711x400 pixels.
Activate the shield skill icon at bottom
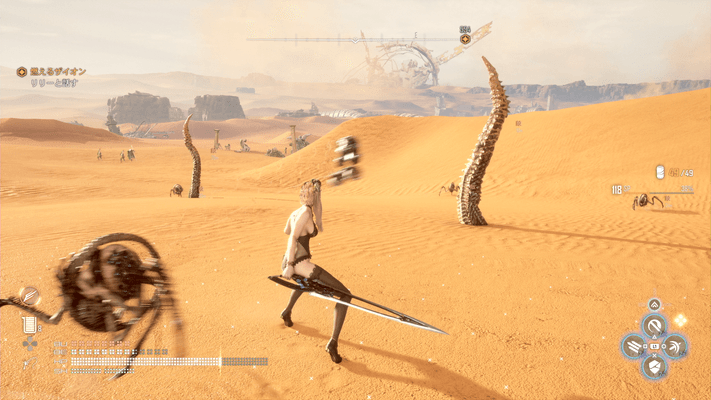point(654,367)
